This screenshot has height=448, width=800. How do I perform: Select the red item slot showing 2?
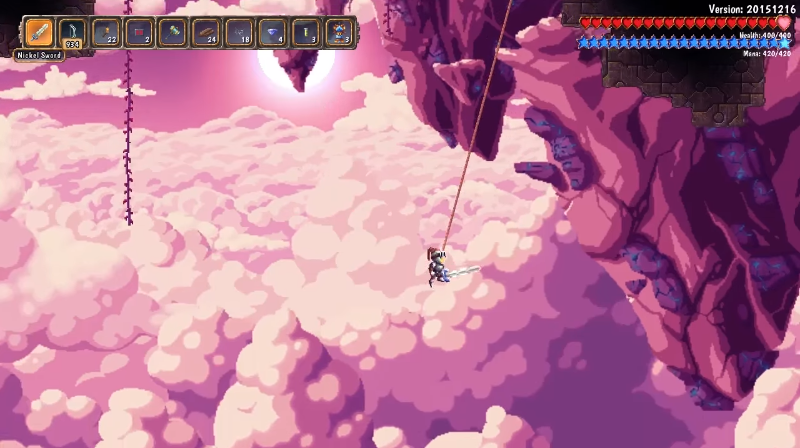coord(139,32)
